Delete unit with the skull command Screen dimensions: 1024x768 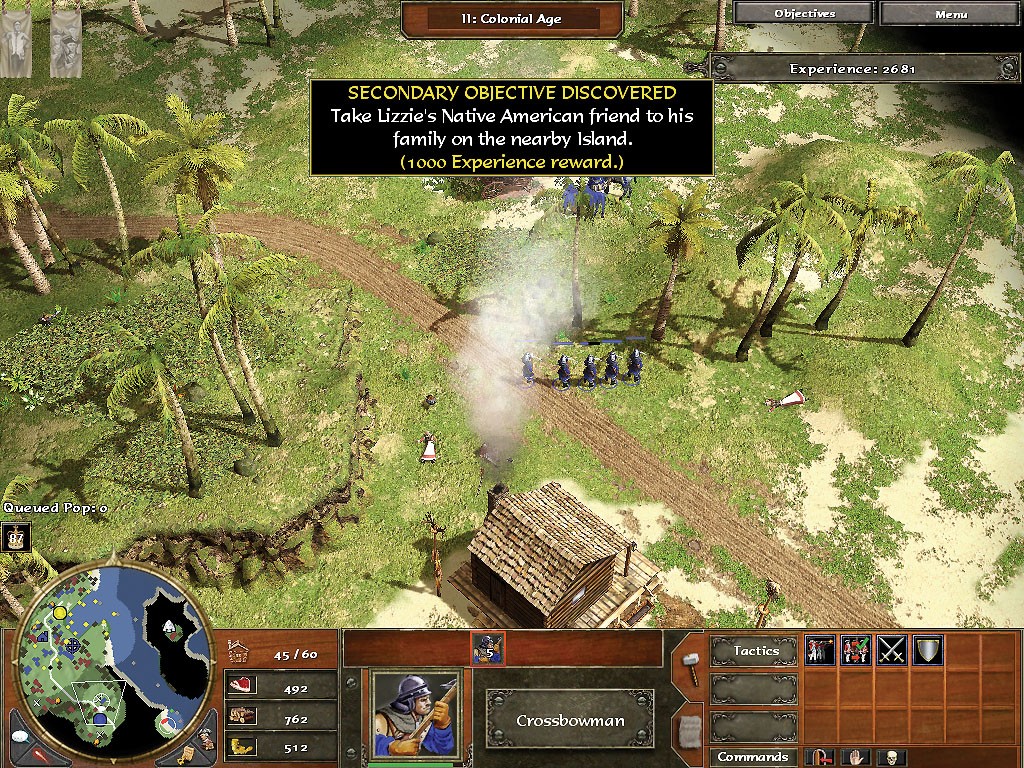click(x=889, y=757)
